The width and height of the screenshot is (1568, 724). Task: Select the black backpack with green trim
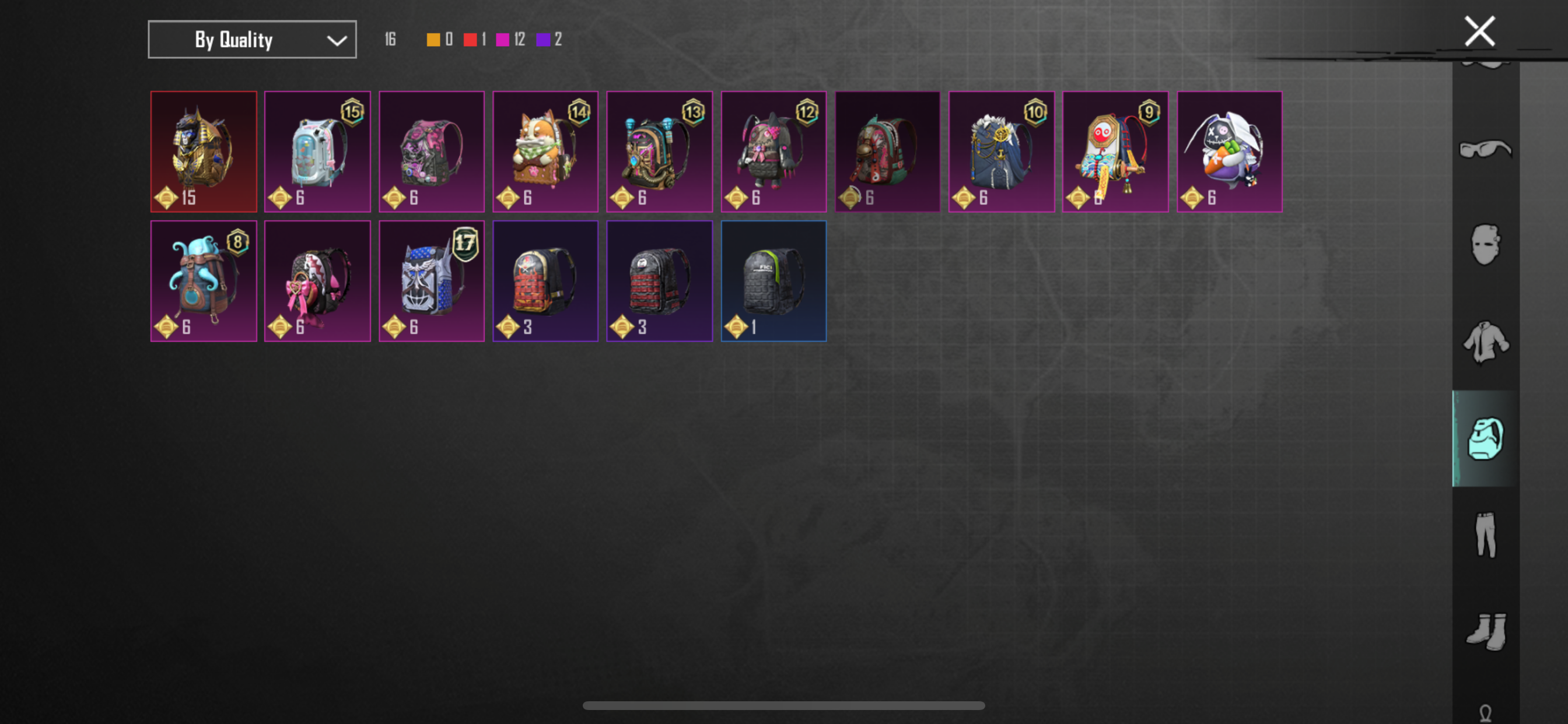pos(773,280)
